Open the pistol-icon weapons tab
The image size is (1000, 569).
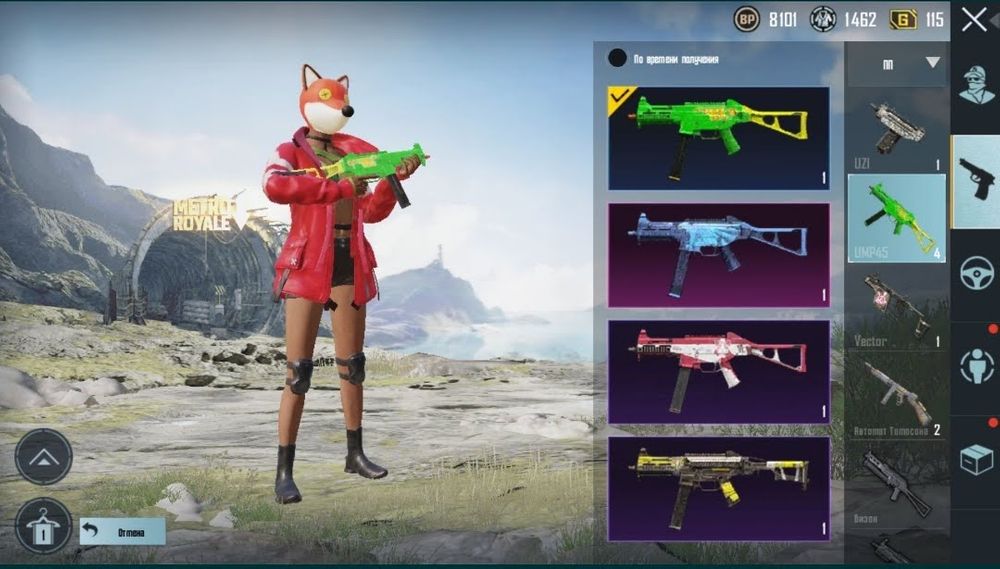tap(976, 181)
